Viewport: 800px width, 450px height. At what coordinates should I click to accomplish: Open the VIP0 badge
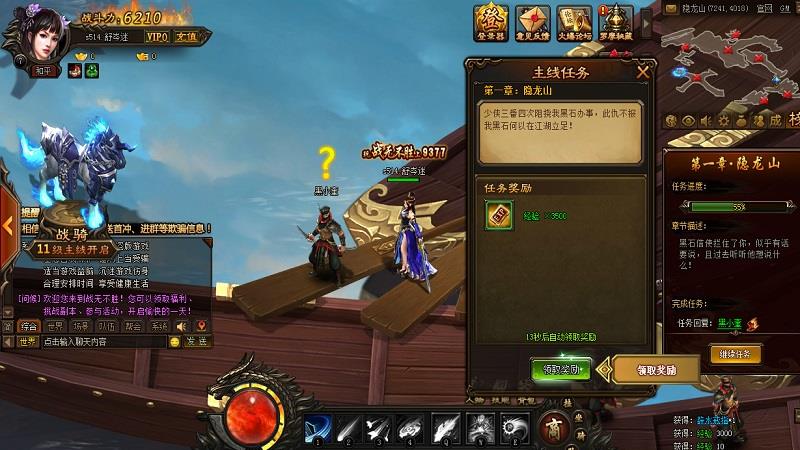pyautogui.click(x=157, y=36)
